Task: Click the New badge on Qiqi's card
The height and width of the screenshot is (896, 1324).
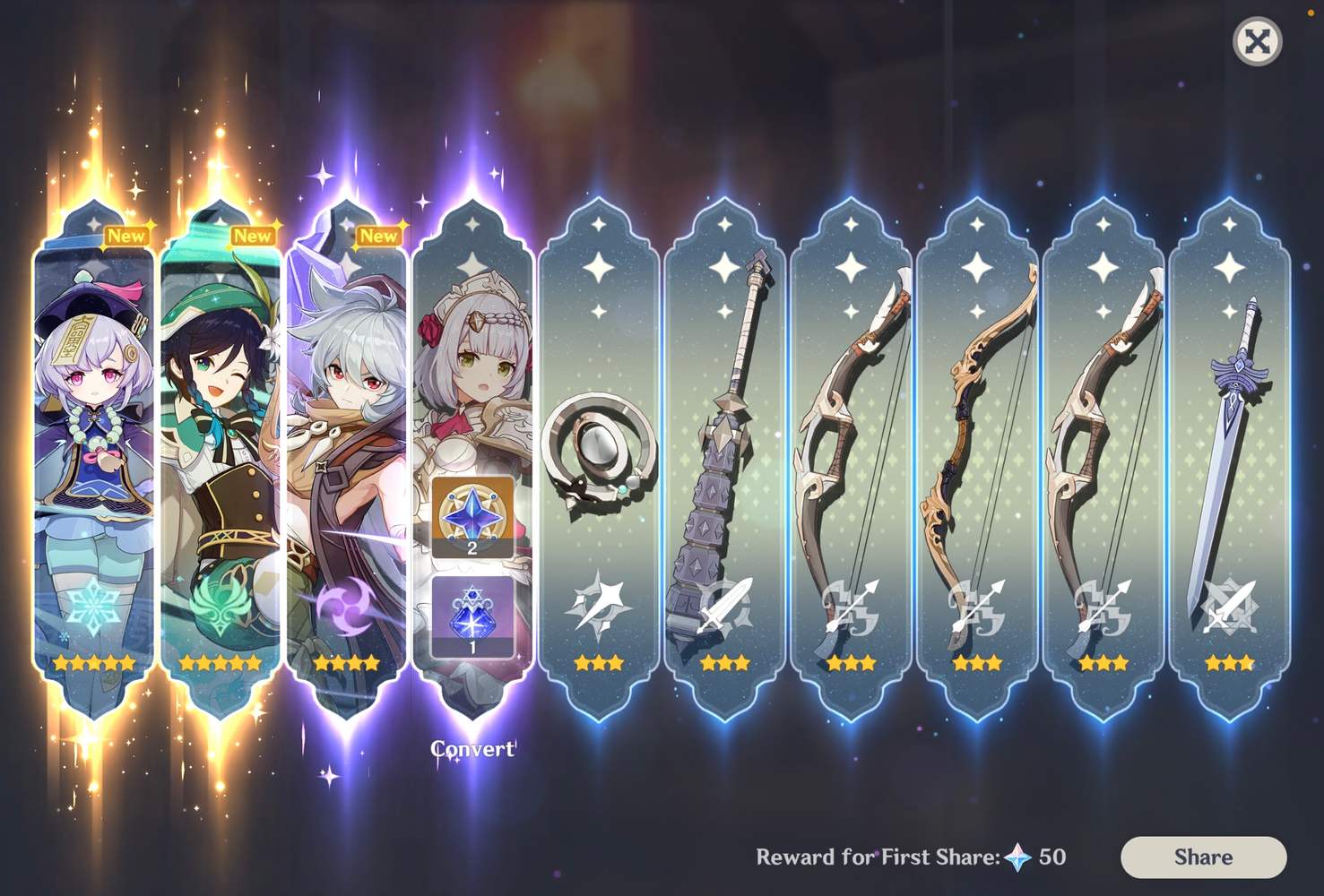Action: tap(126, 236)
